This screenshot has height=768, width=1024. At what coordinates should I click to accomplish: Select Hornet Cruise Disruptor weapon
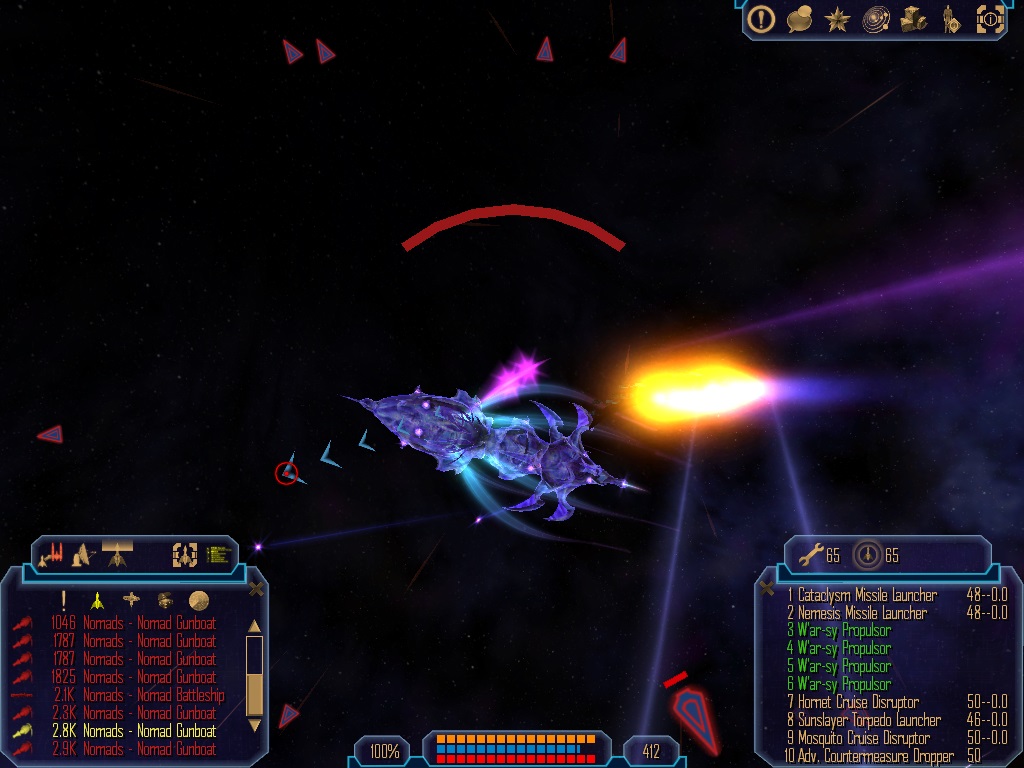pos(858,702)
